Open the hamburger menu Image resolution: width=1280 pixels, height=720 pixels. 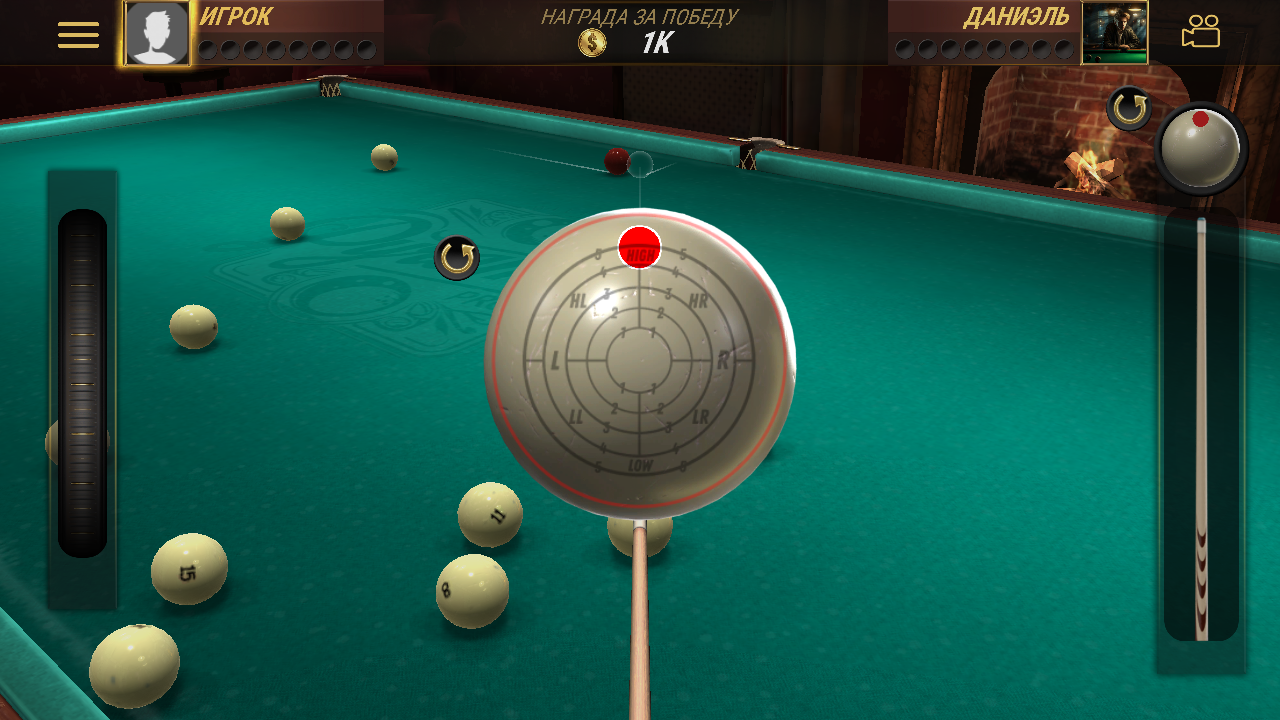tap(77, 33)
